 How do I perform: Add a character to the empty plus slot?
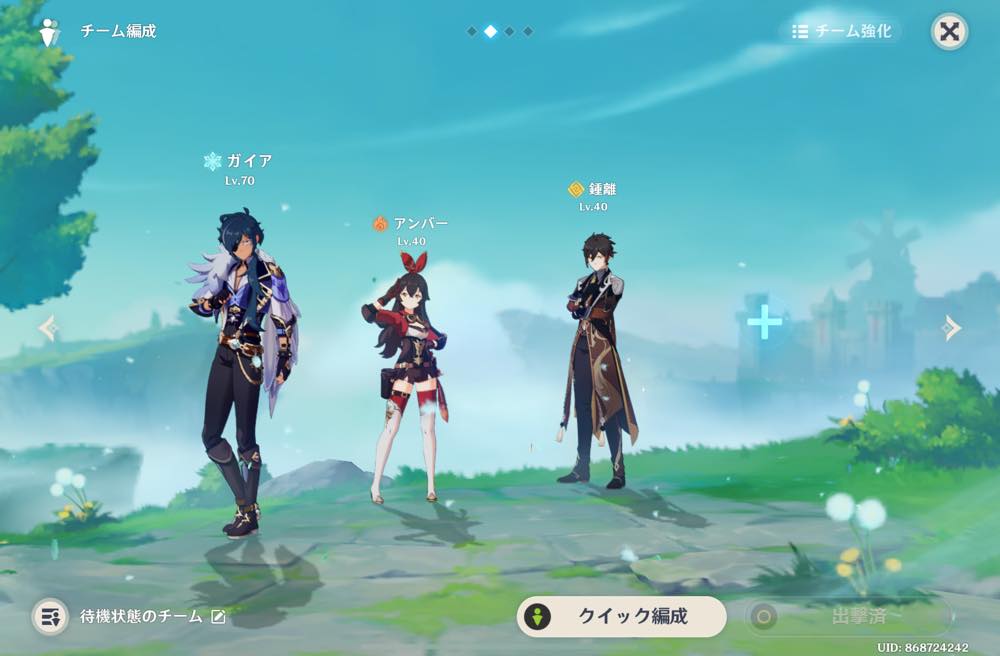pos(764,322)
